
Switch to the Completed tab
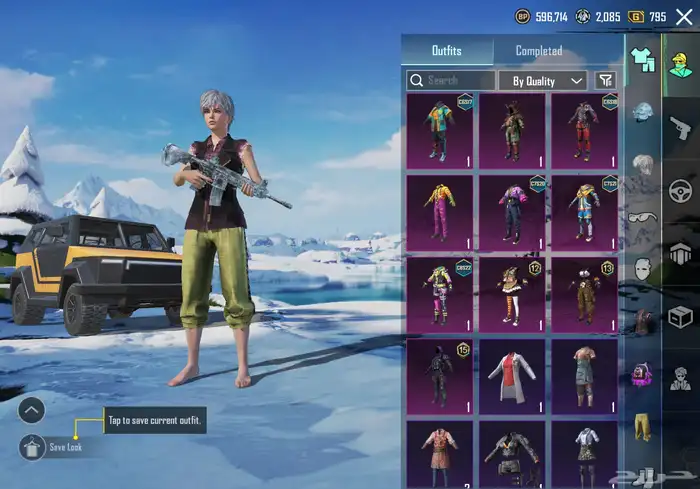(538, 51)
